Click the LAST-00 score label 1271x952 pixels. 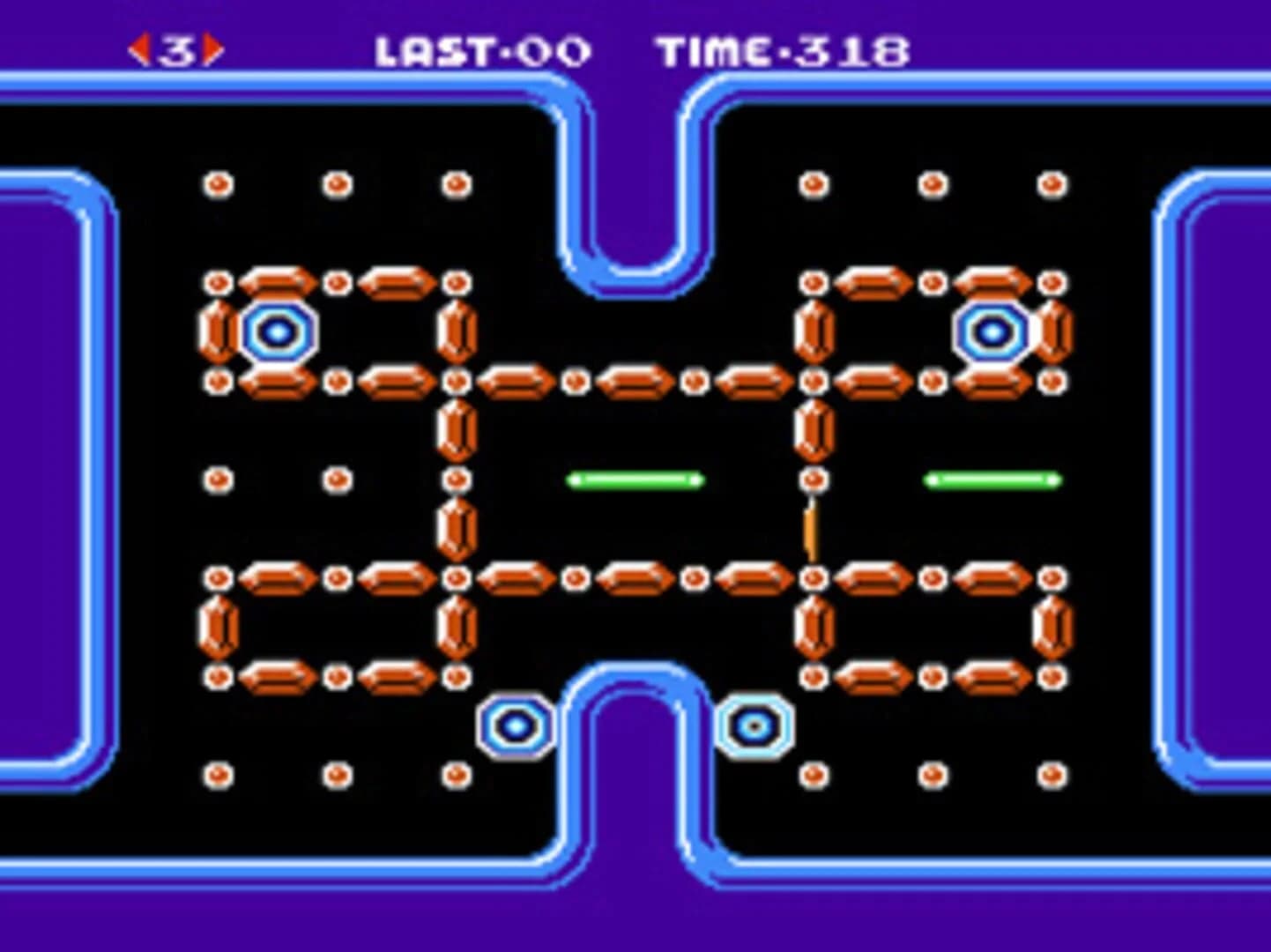point(480,50)
